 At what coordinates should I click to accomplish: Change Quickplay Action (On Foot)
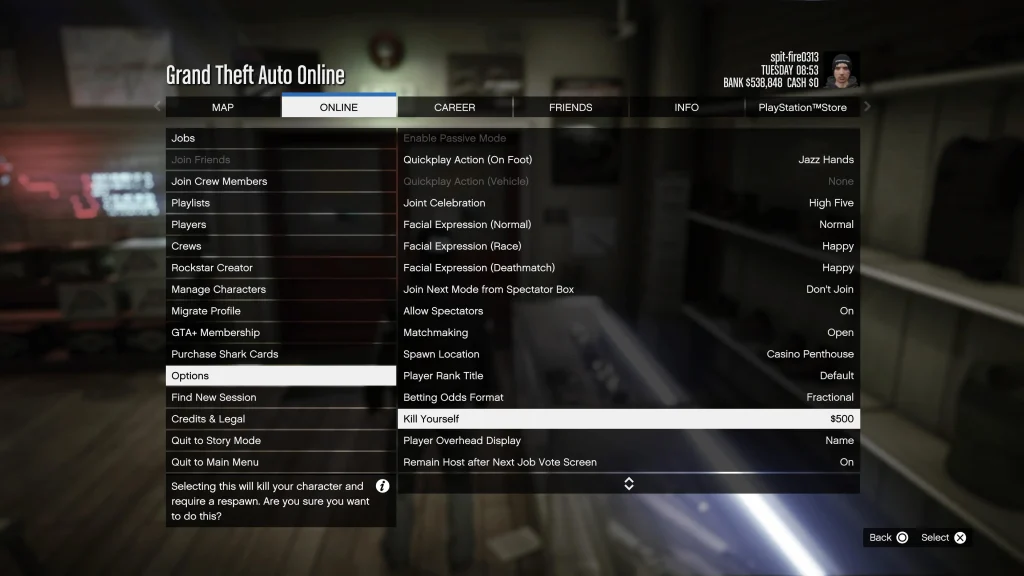point(628,160)
